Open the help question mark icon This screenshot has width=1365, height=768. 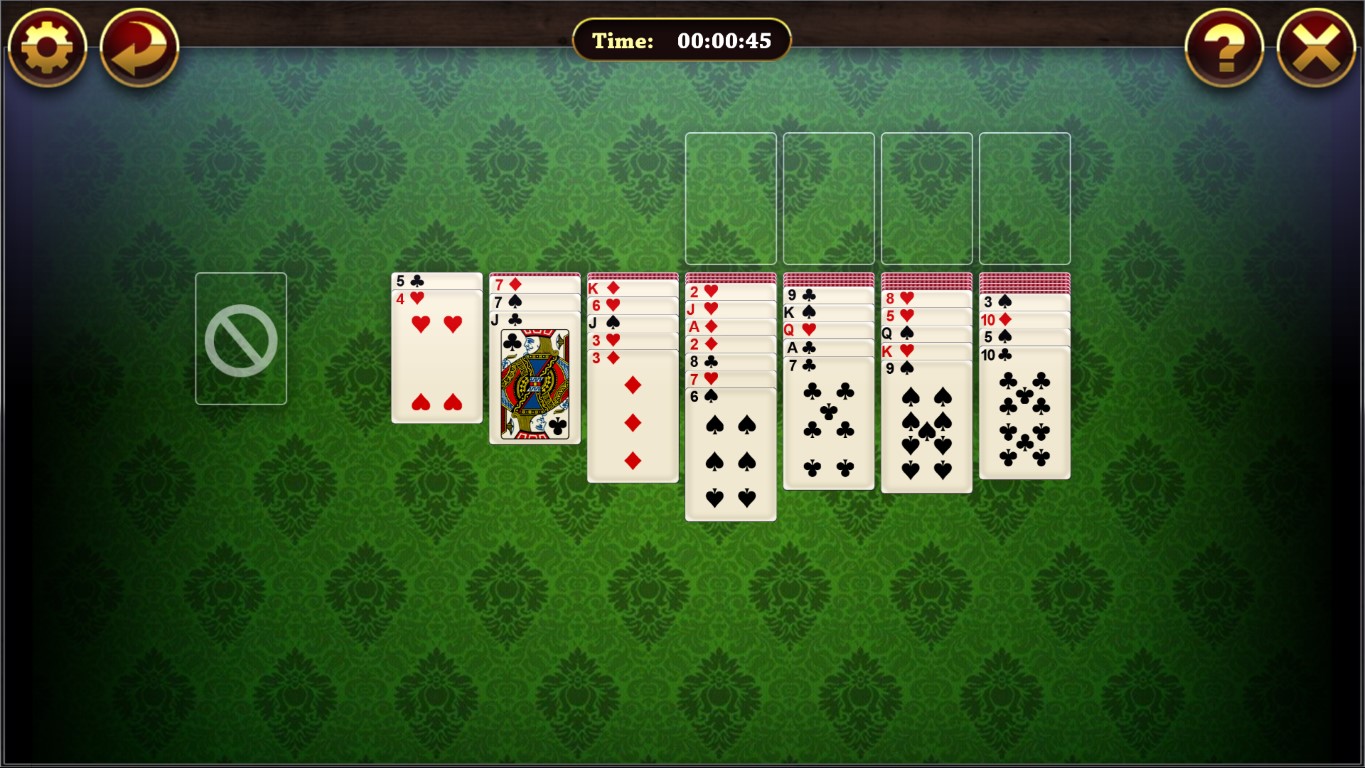(1222, 47)
